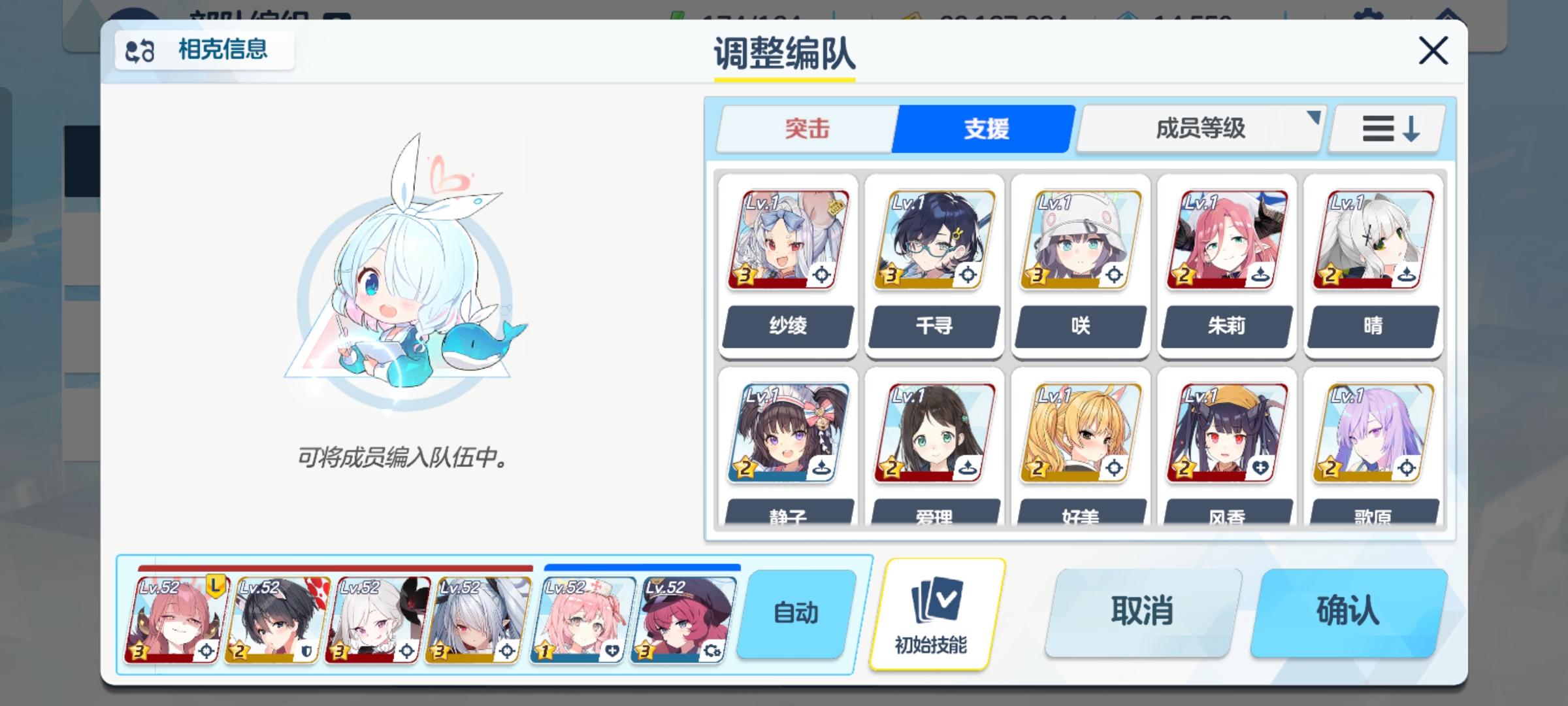Click the 相克信息 swap arrows icon
1568x706 pixels.
click(x=139, y=49)
